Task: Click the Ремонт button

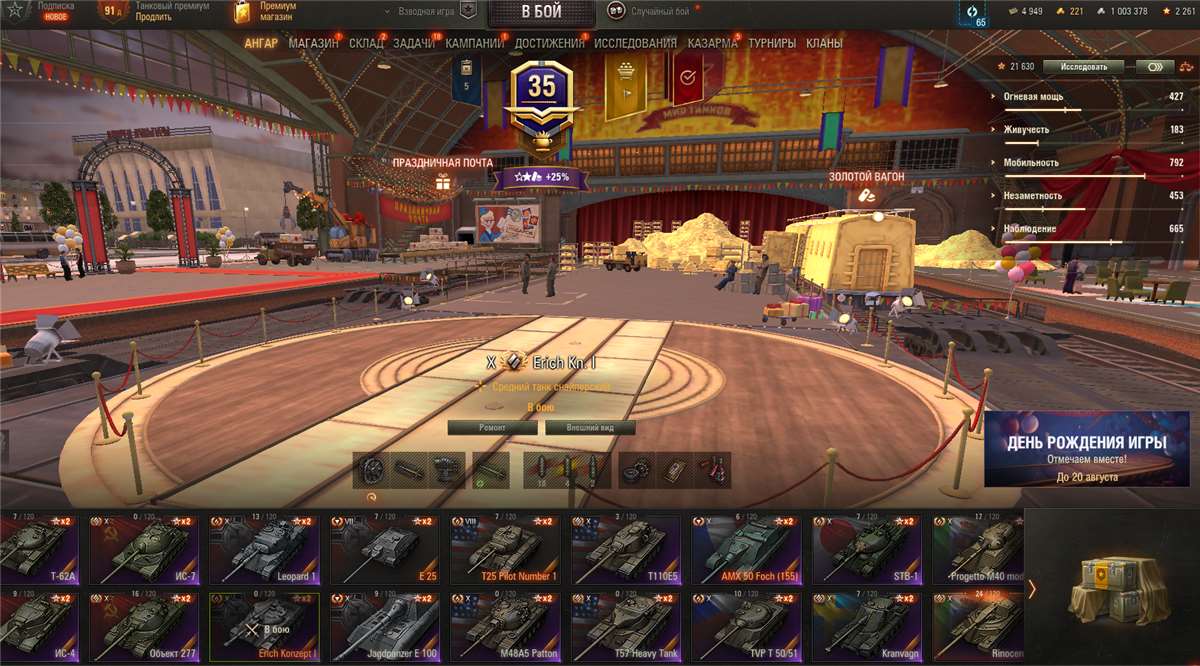Action: tap(492, 427)
